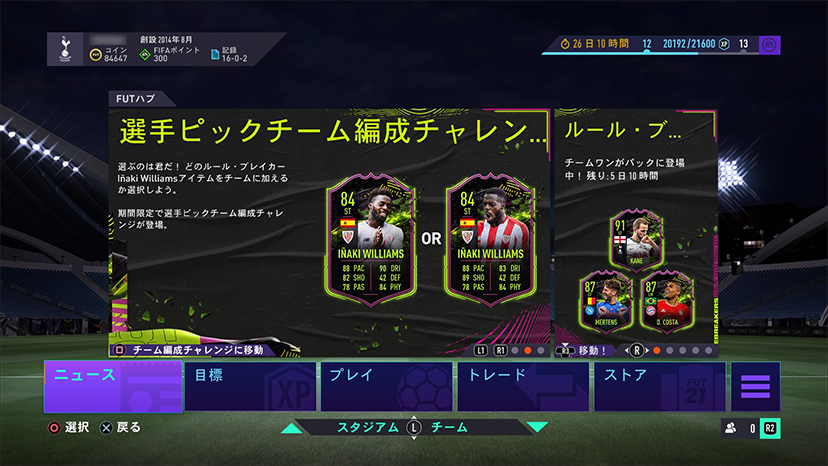Open the season progress level badge
Viewport: 828px width, 466px height.
(x=769, y=44)
